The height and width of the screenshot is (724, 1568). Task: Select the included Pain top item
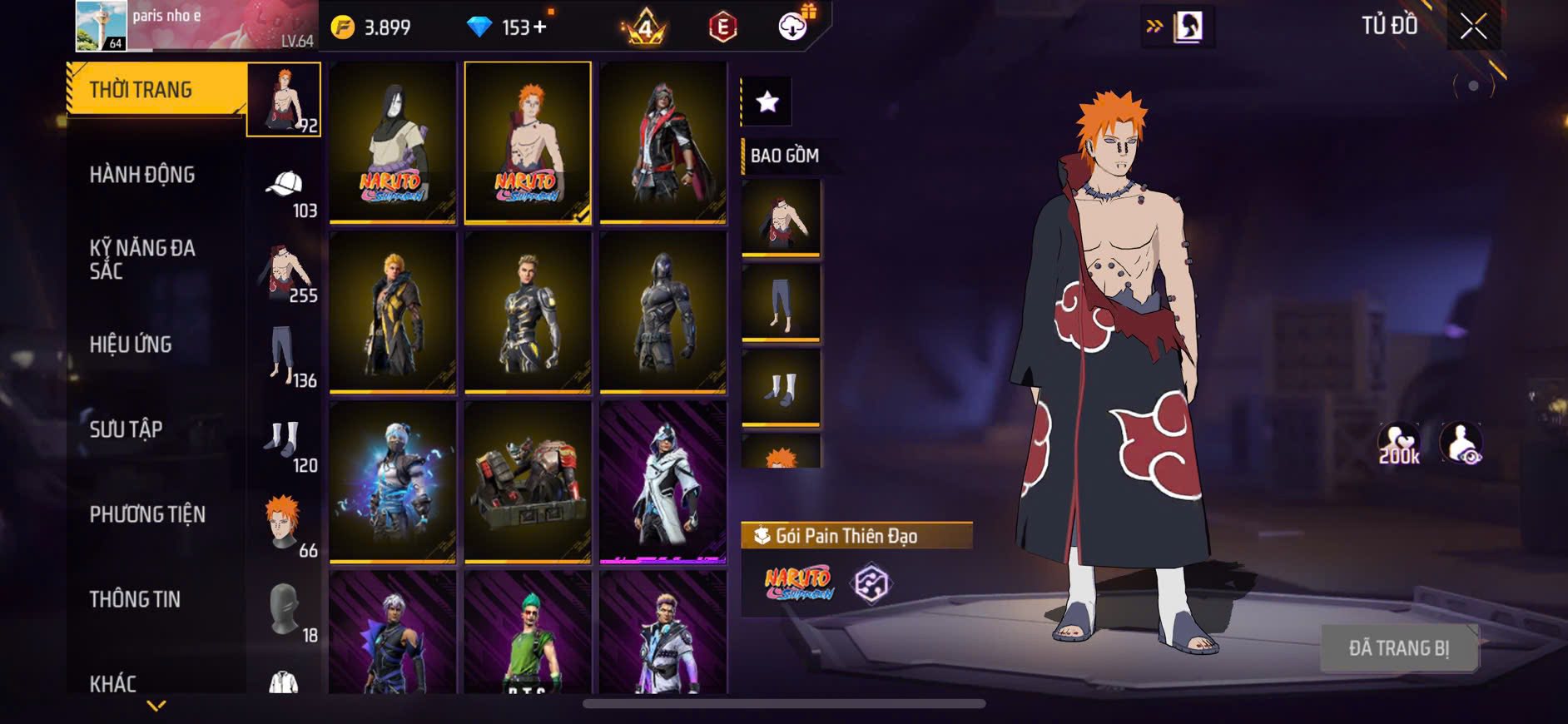tap(781, 218)
